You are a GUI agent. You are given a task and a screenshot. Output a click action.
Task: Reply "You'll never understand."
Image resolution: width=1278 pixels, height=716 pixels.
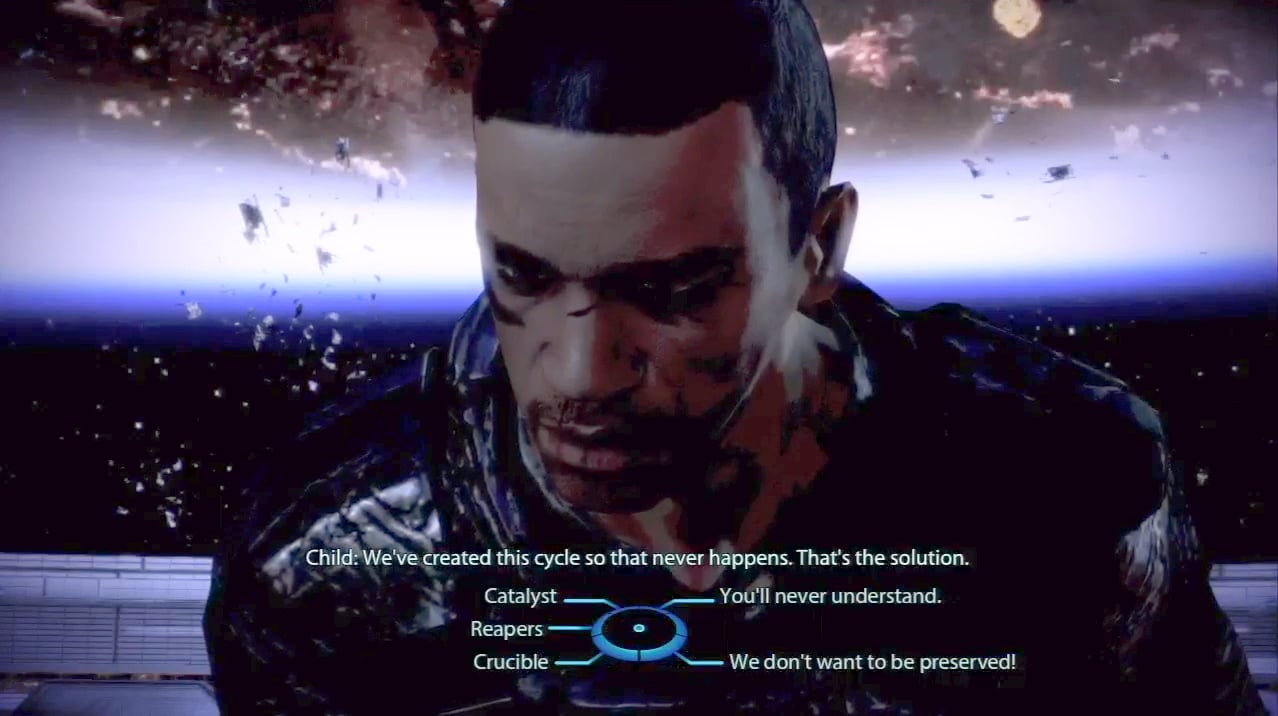pyautogui.click(x=830, y=597)
